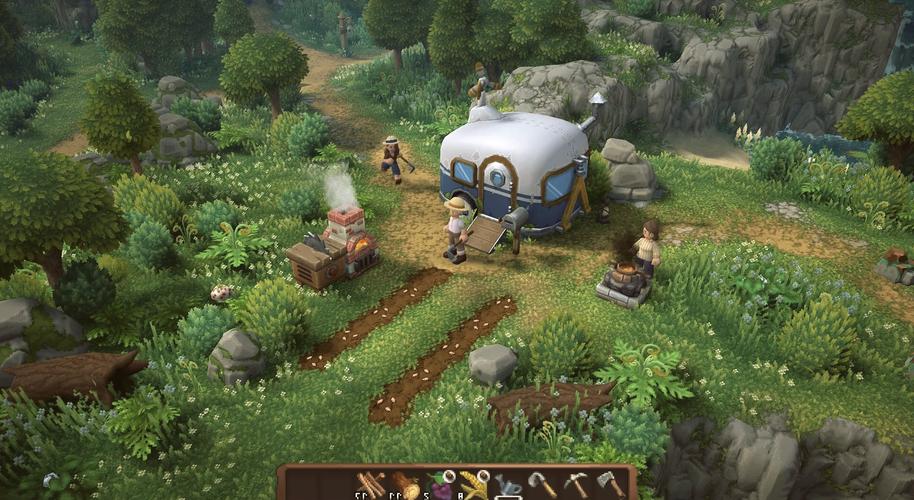Screen dimensions: 914x500
Task: Equip the sickle tool
Action: [x=542, y=484]
